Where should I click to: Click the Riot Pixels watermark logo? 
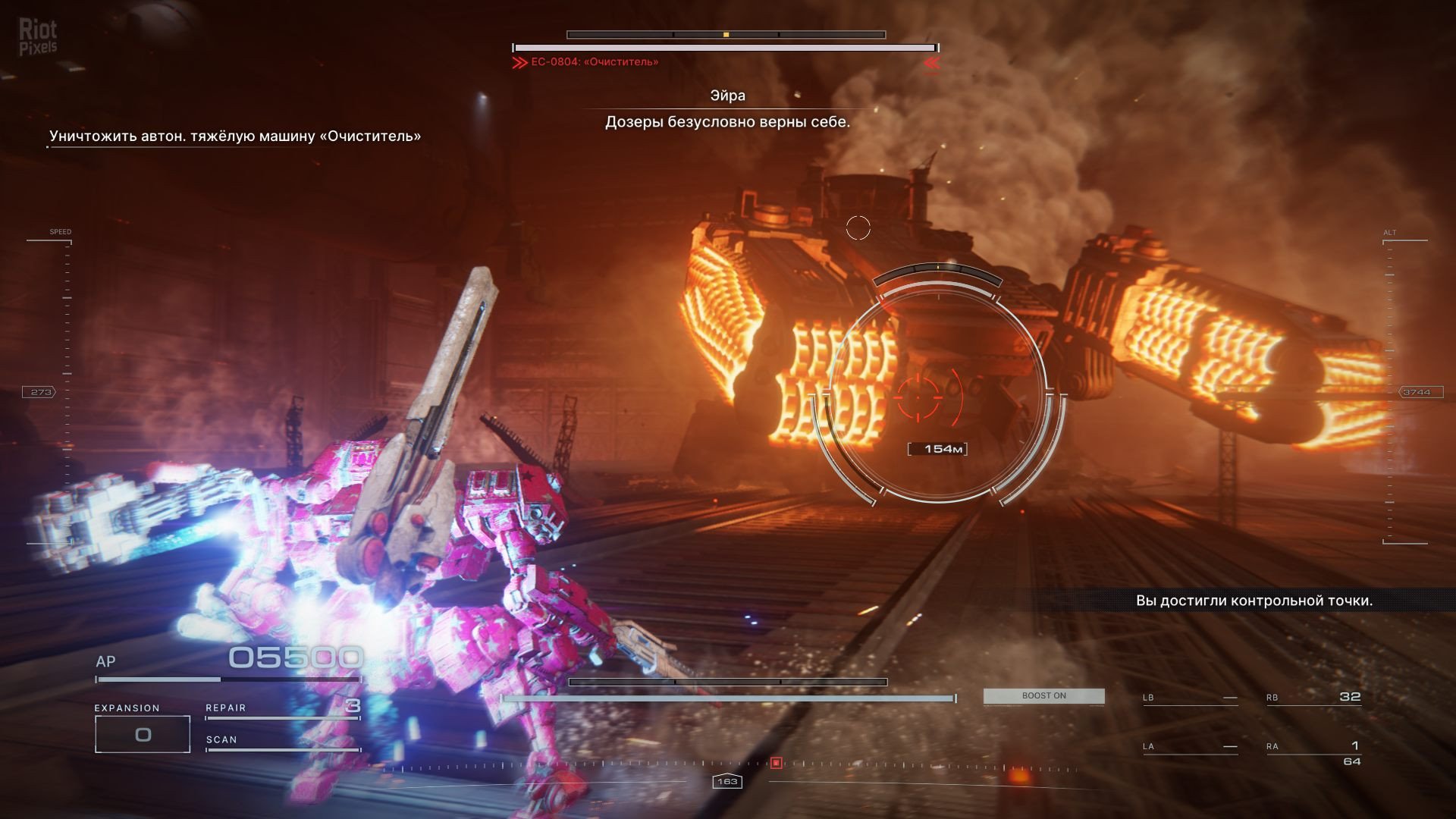[x=38, y=38]
